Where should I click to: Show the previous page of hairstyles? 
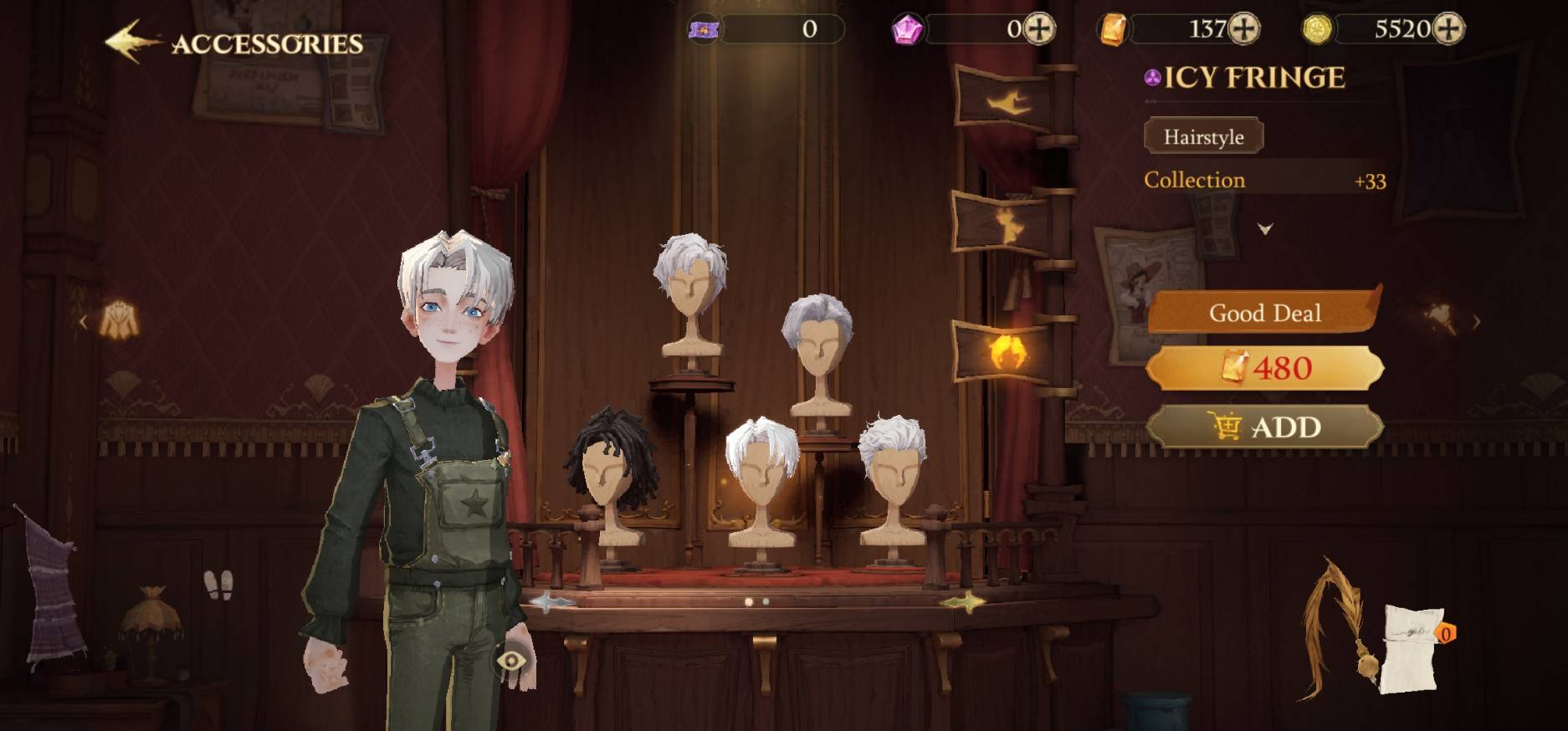(x=549, y=602)
